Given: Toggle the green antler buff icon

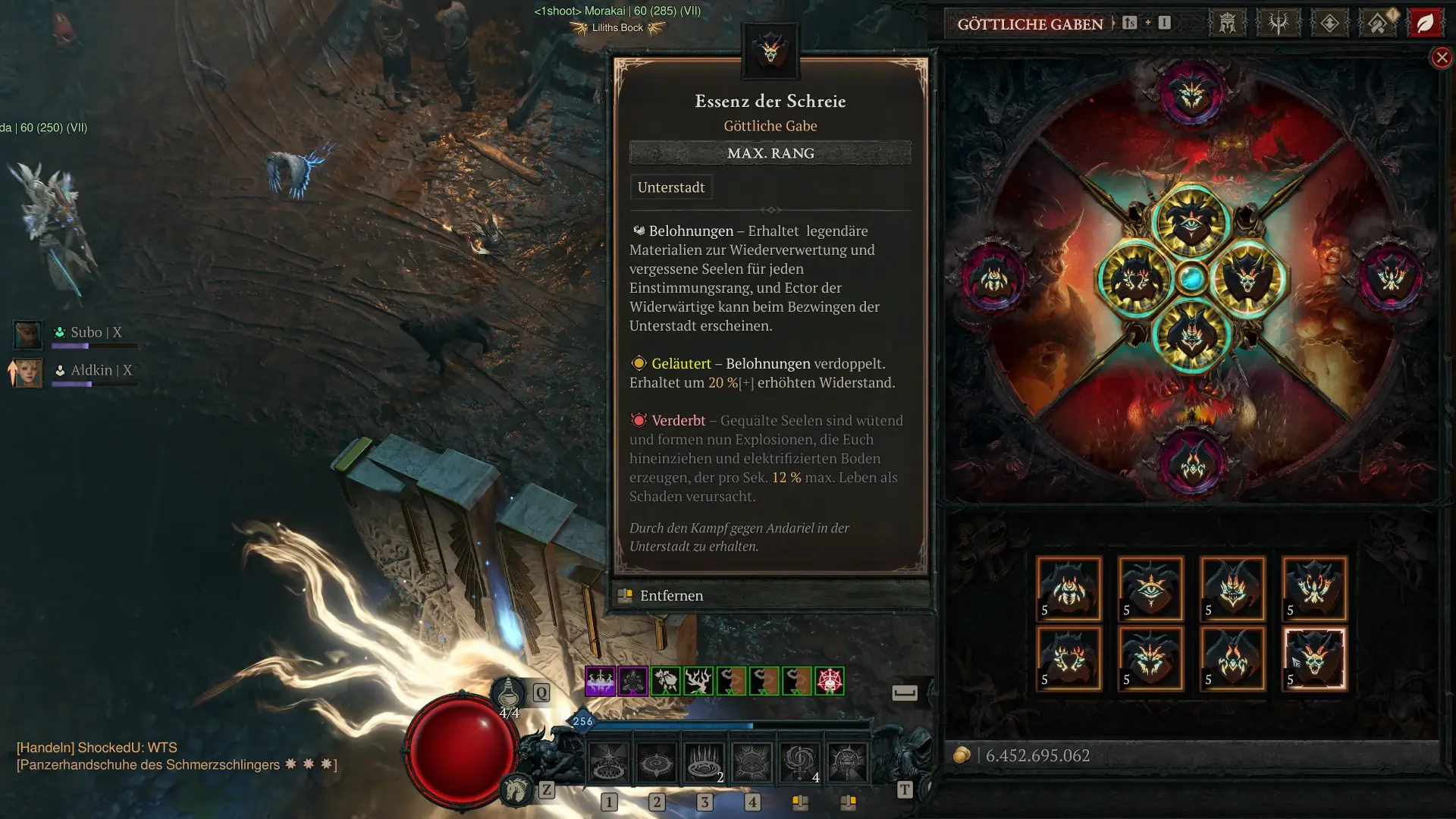Looking at the screenshot, I should [698, 680].
